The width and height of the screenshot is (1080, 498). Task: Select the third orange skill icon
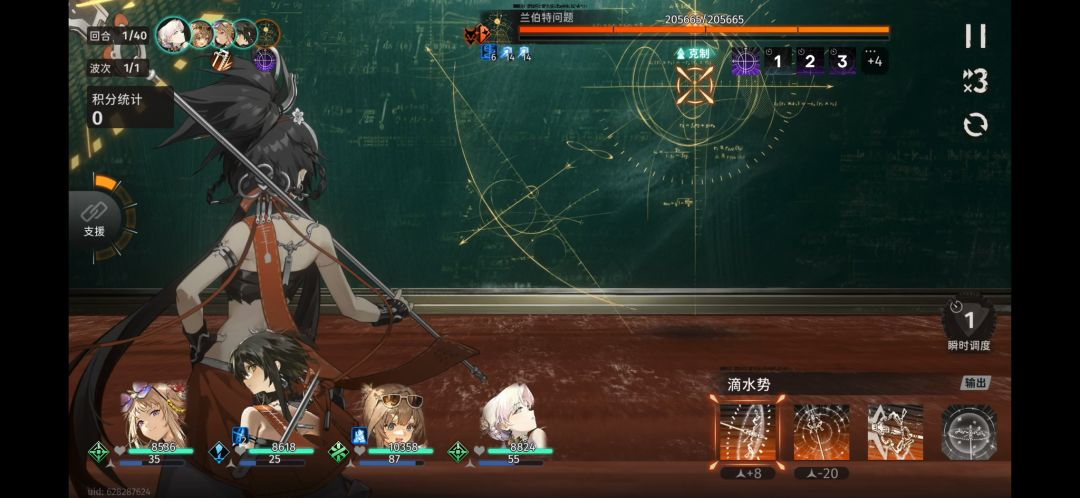point(895,432)
